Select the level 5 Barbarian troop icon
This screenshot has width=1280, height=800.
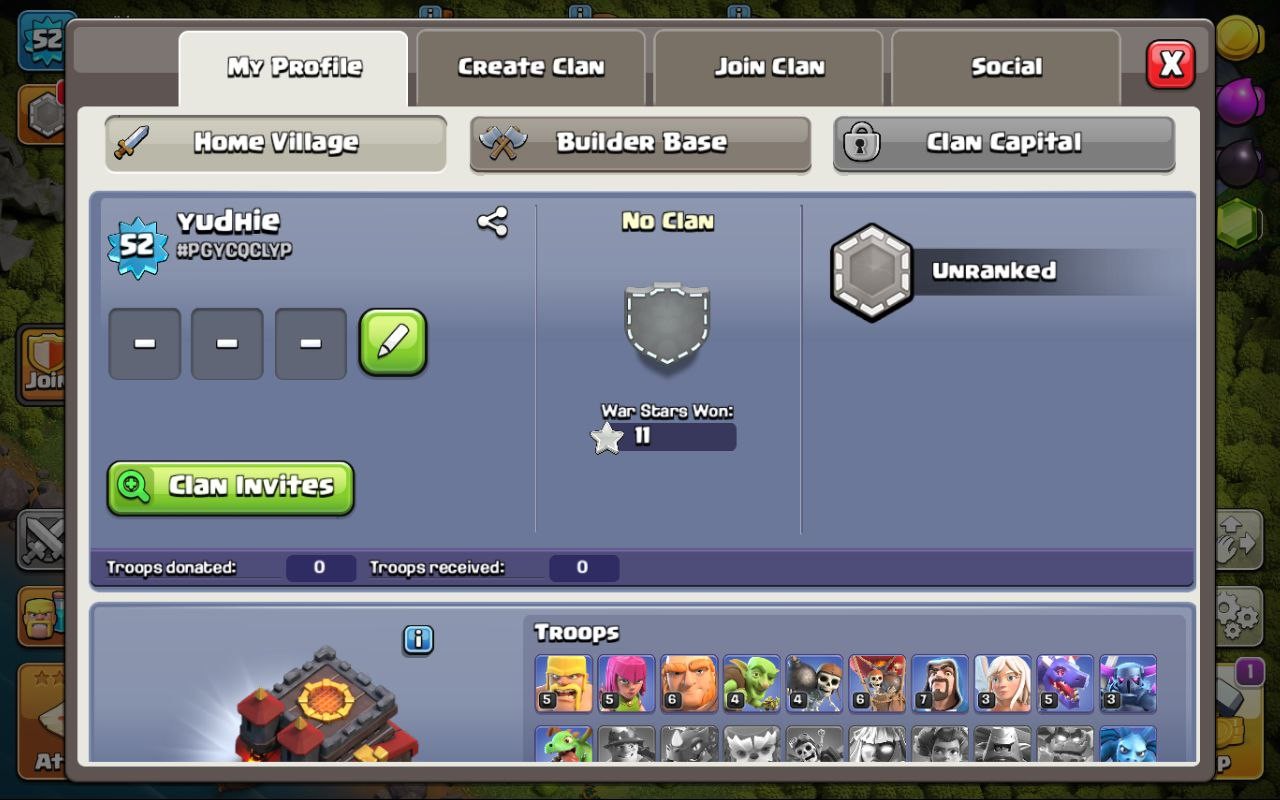click(563, 683)
